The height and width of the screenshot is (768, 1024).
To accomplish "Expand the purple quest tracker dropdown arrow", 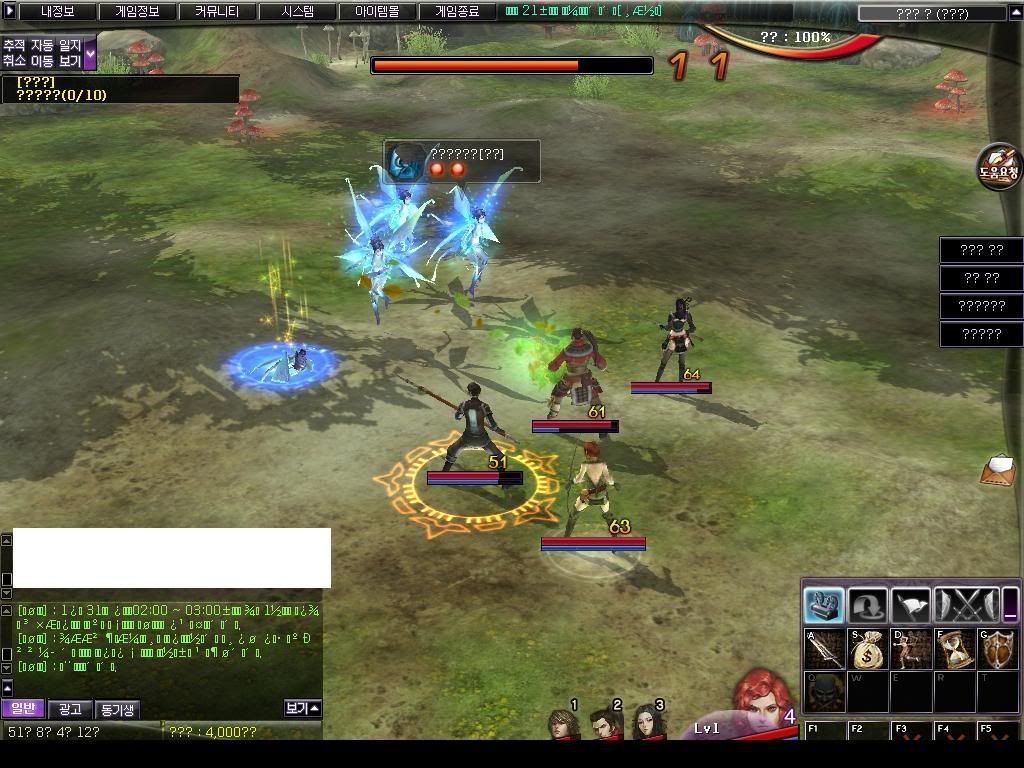I will tap(90, 54).
